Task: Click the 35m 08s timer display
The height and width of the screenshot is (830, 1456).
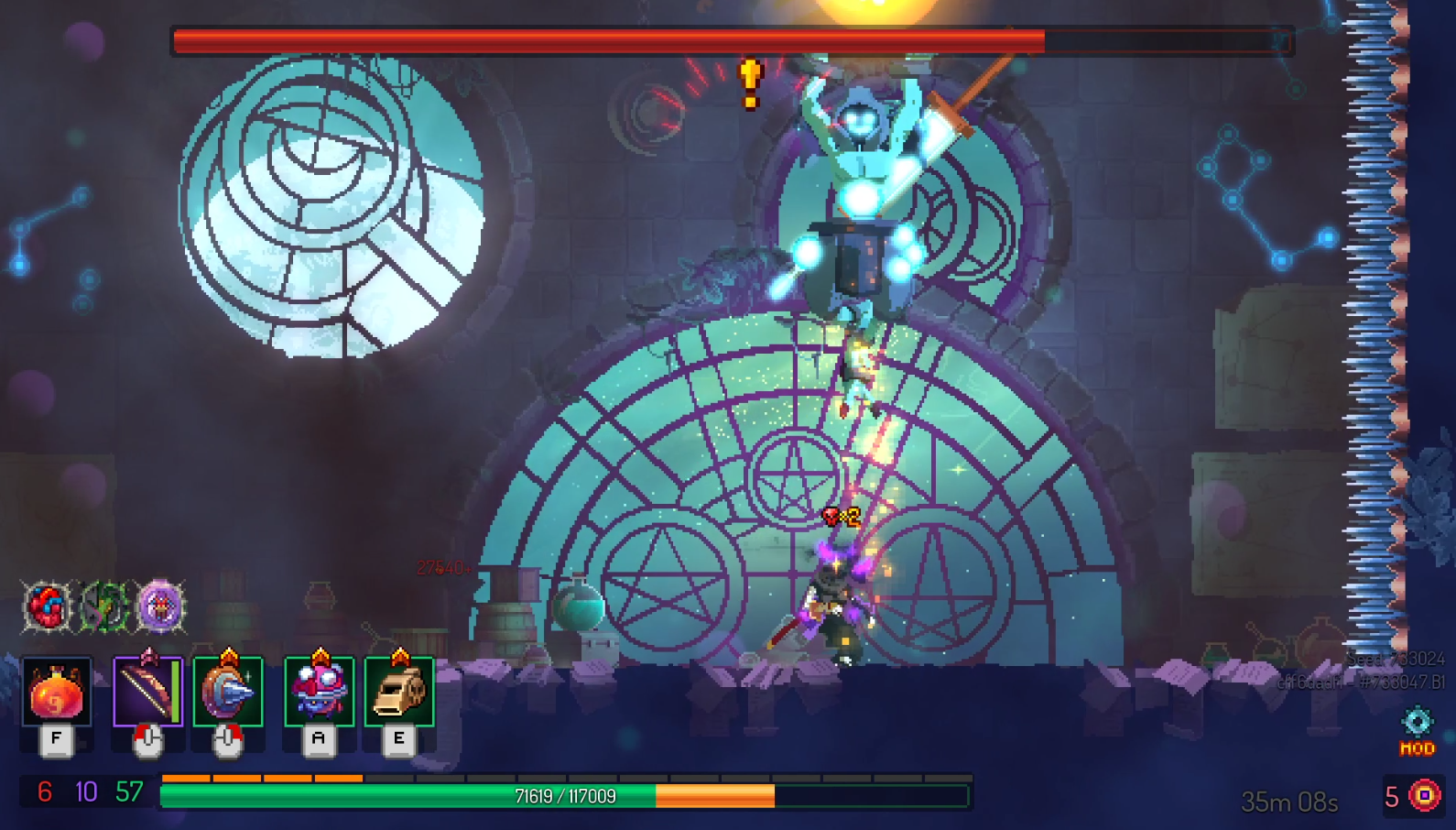Action: [1288, 799]
